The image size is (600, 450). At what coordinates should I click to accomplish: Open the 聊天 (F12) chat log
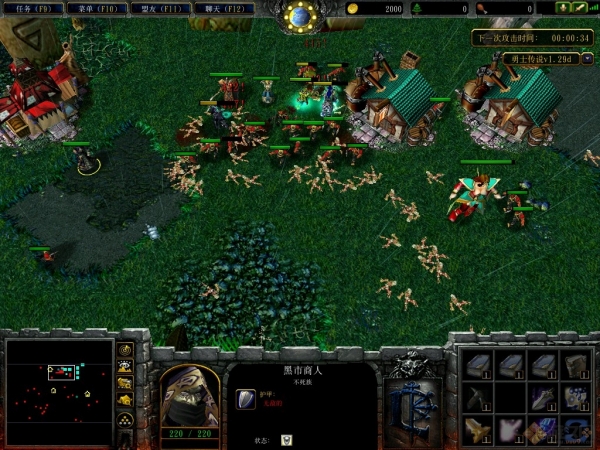point(216,8)
